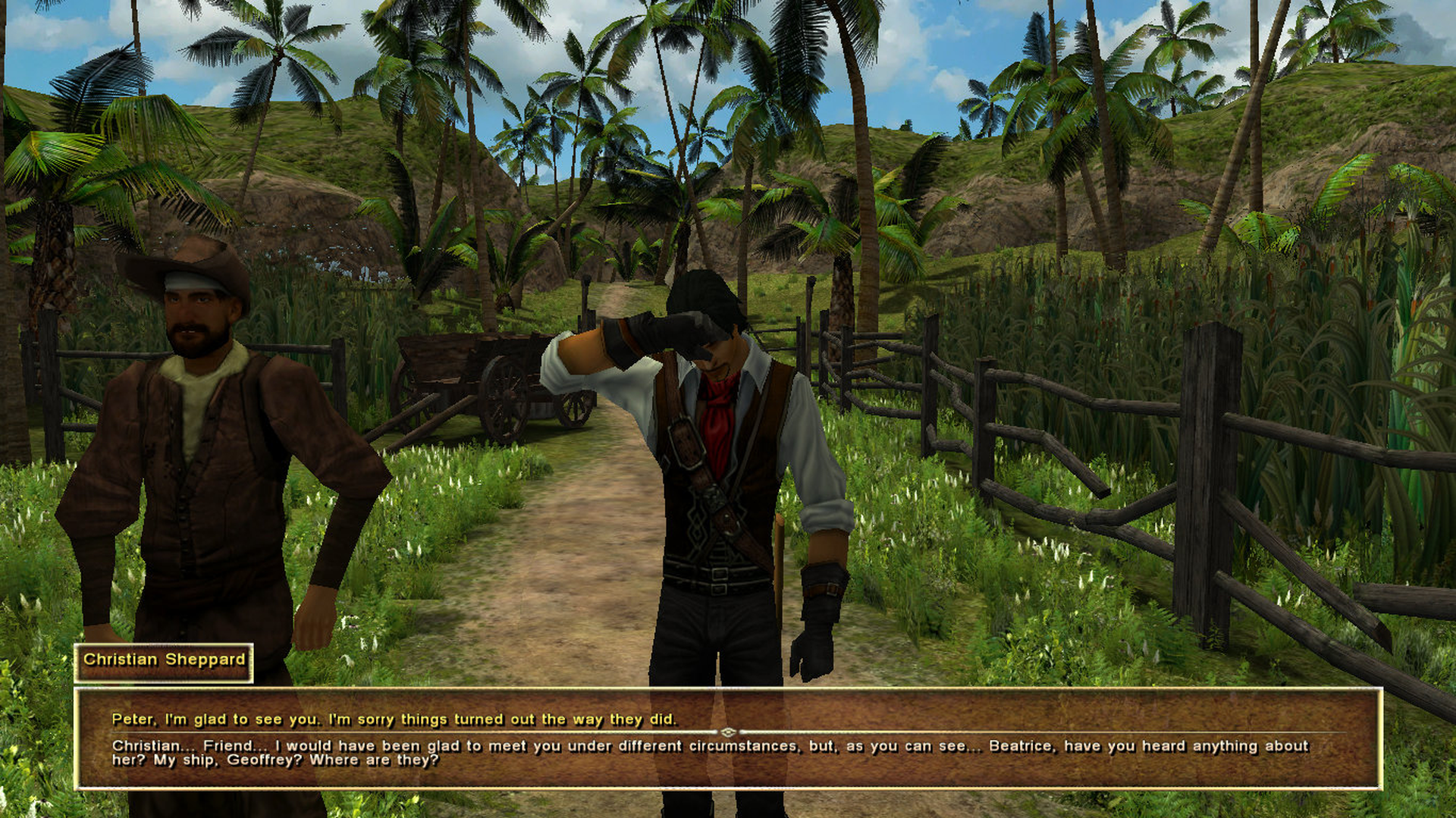This screenshot has height=818, width=1456.
Task: Click Christian's greeting line 'Peter, I'm glad to see you'
Action: click(x=394, y=719)
